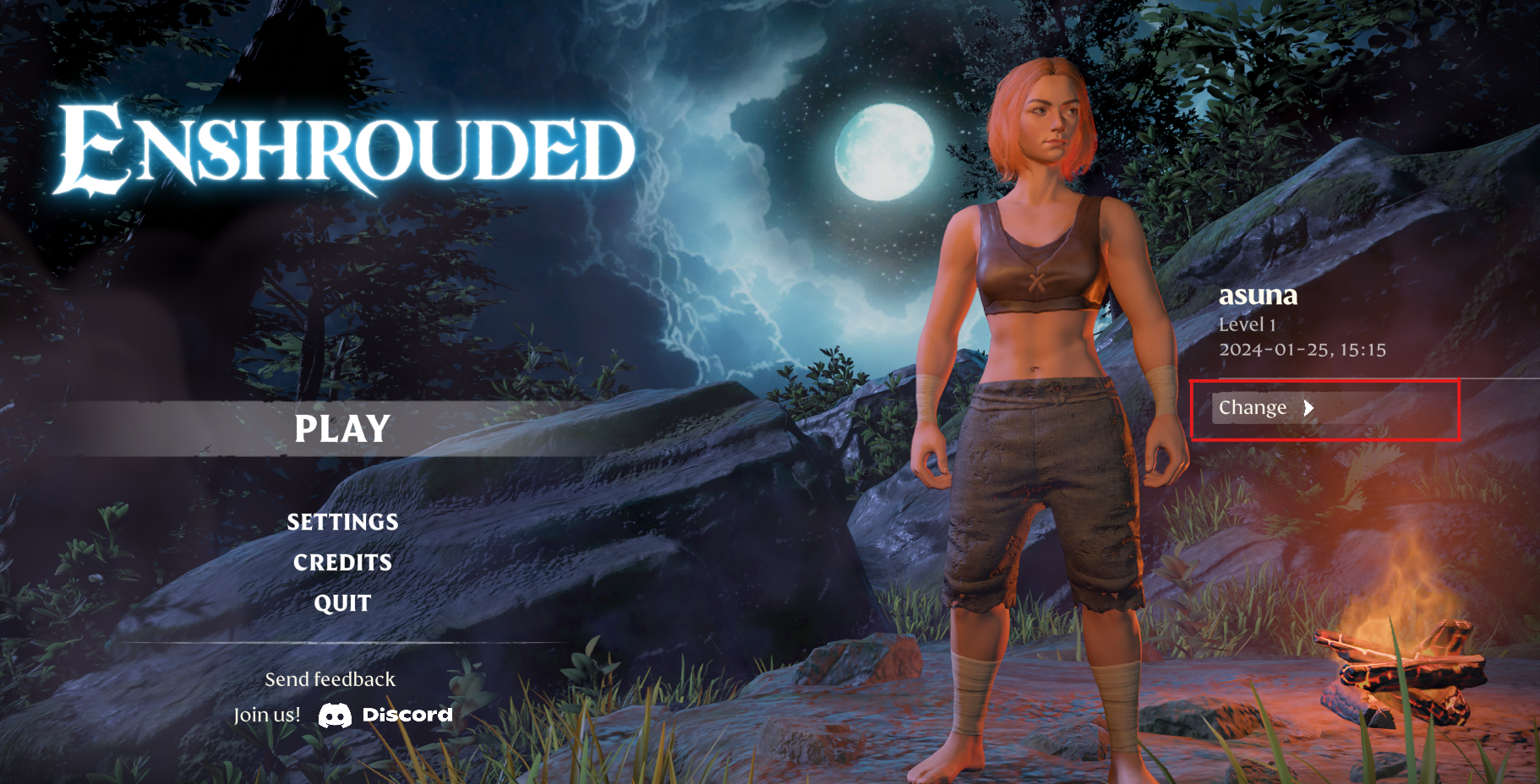Click the asuna character name label
Image resolution: width=1540 pixels, height=784 pixels.
tap(1259, 295)
